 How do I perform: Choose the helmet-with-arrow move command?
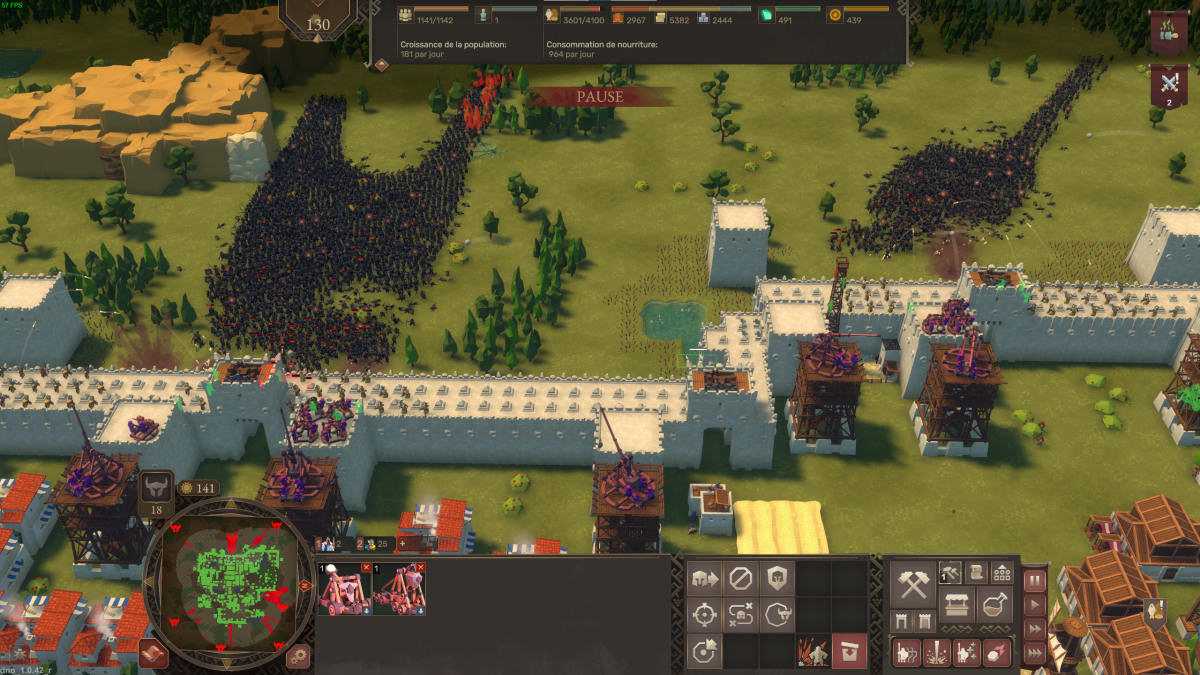(703, 578)
